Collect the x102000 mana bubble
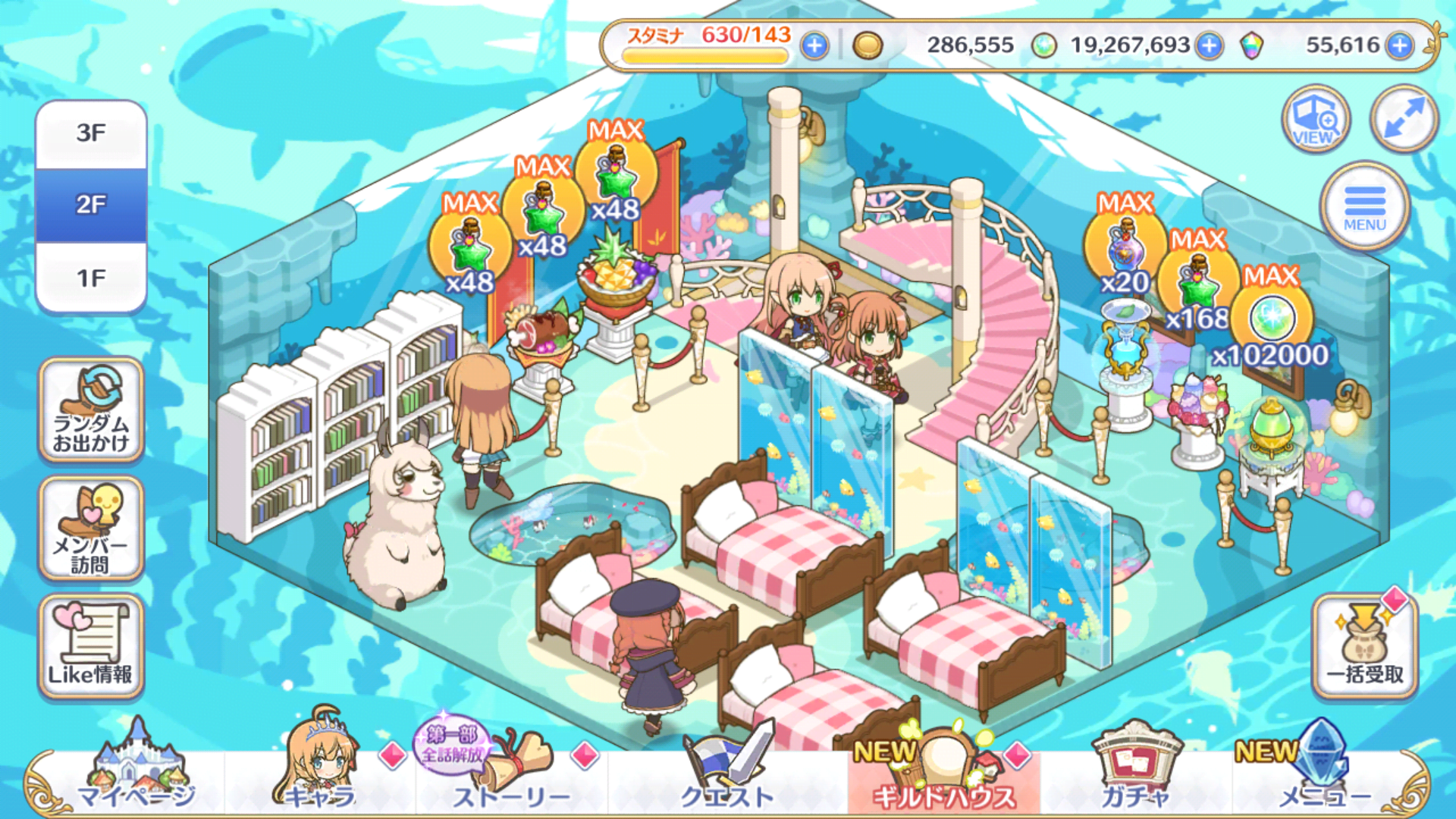This screenshot has height=819, width=1456. coord(1272,320)
